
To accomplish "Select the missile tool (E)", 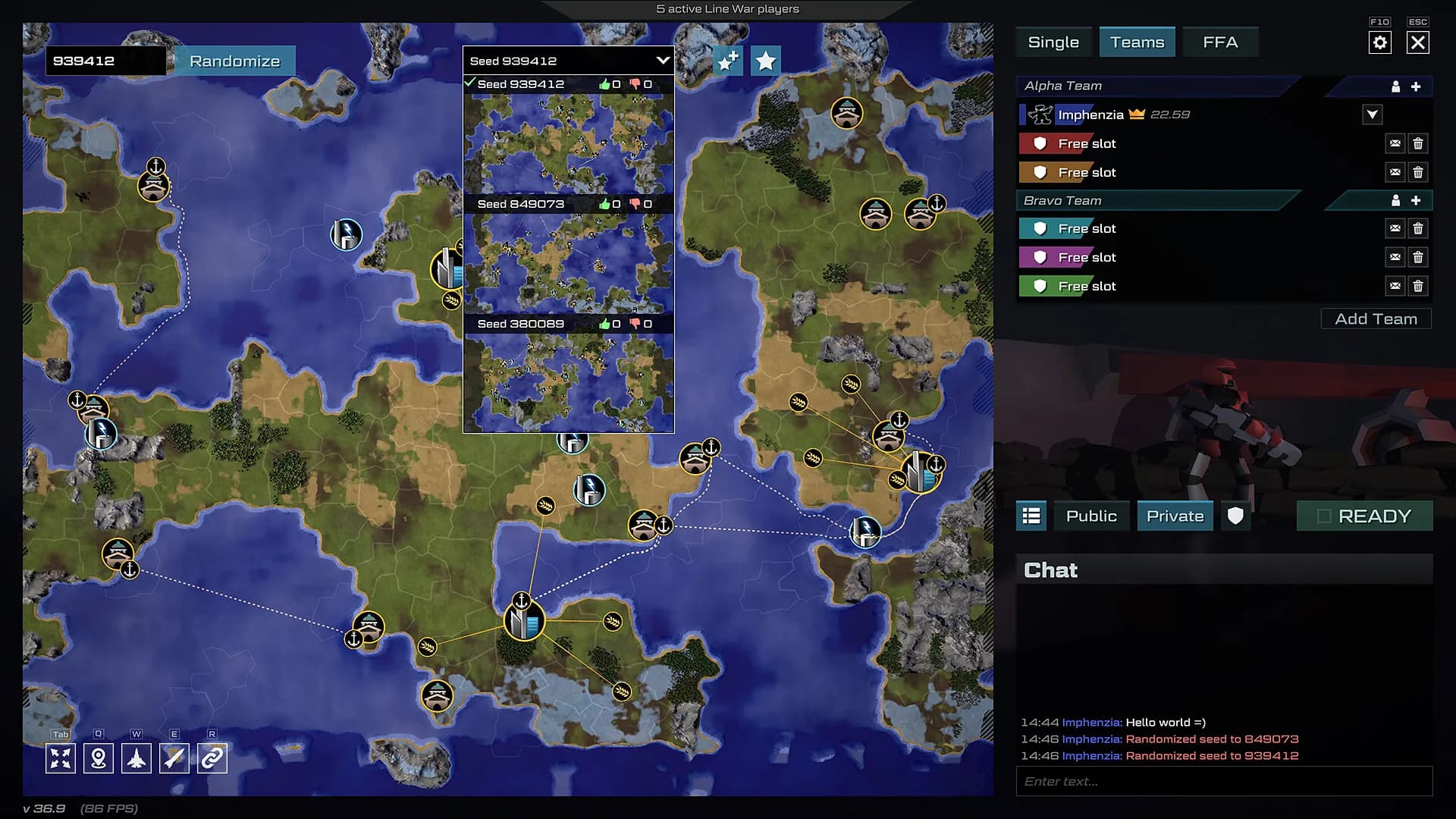I will tap(174, 757).
